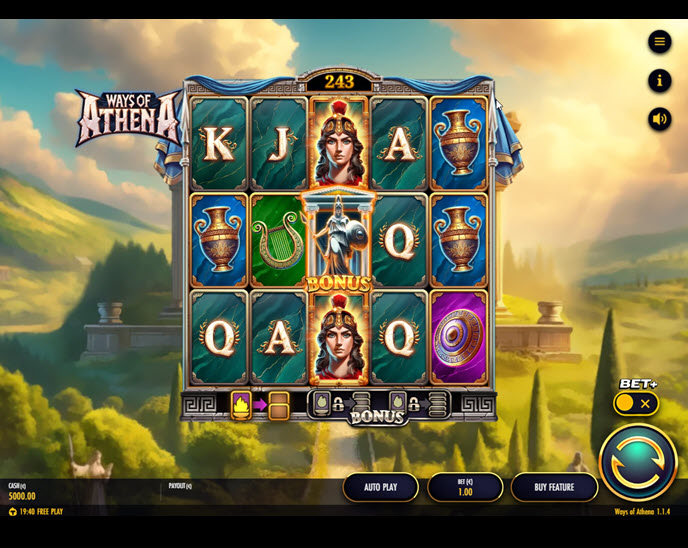
Task: Show the game info page
Action: point(659,80)
